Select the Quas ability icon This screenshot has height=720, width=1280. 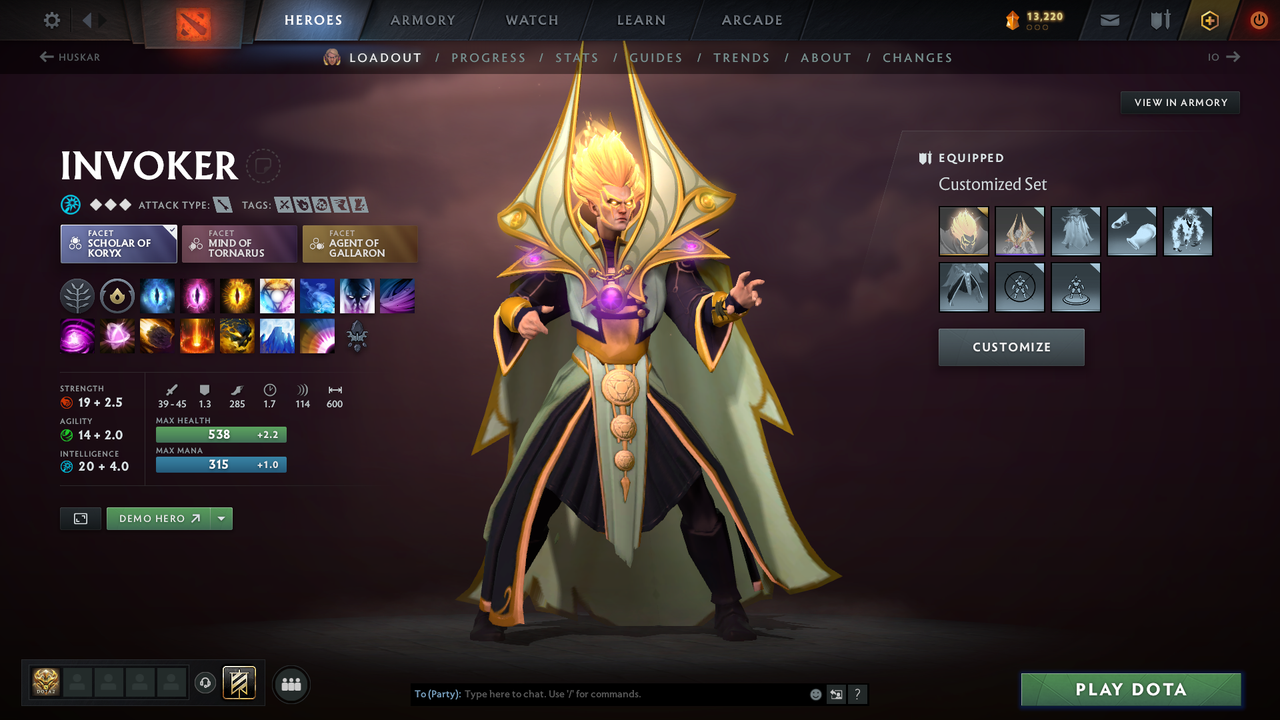(x=157, y=295)
